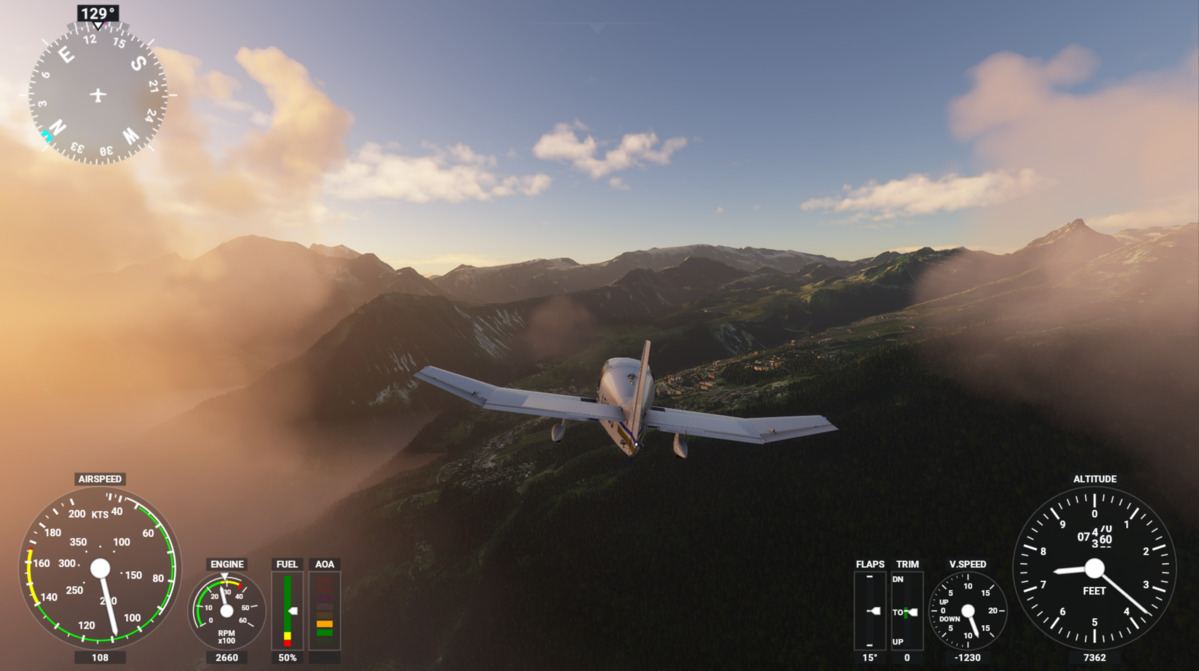Click the AOA indicator panel
The image size is (1199, 671).
point(325,610)
